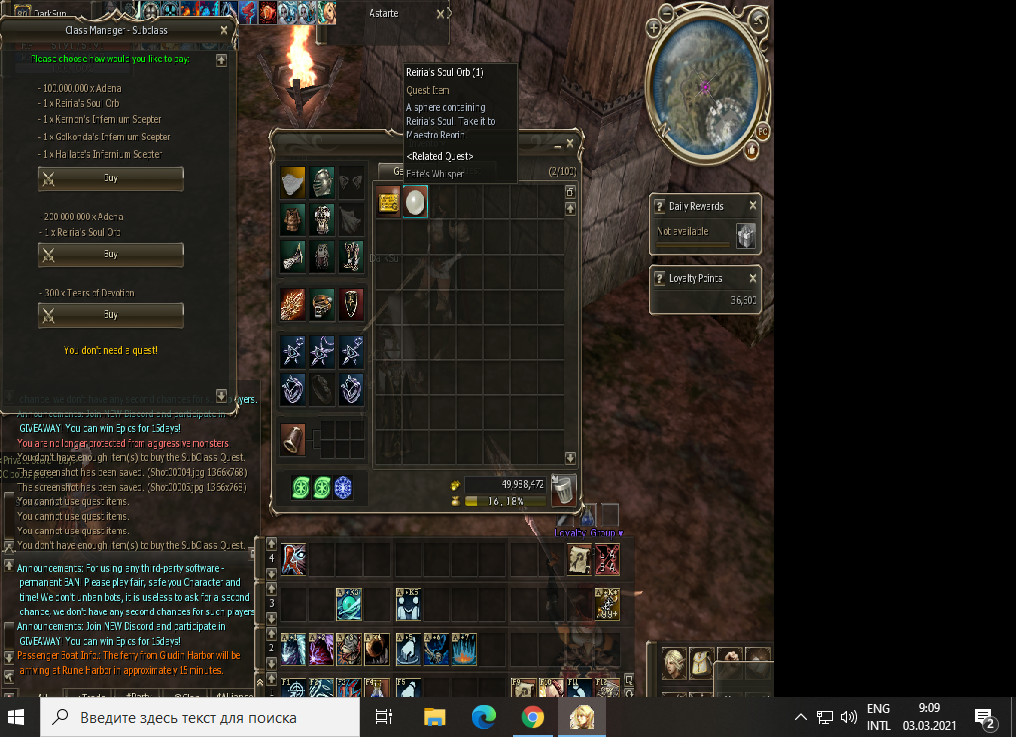Open Daily Rewards help question mark
Screen dimensions: 1028x749
(659, 206)
